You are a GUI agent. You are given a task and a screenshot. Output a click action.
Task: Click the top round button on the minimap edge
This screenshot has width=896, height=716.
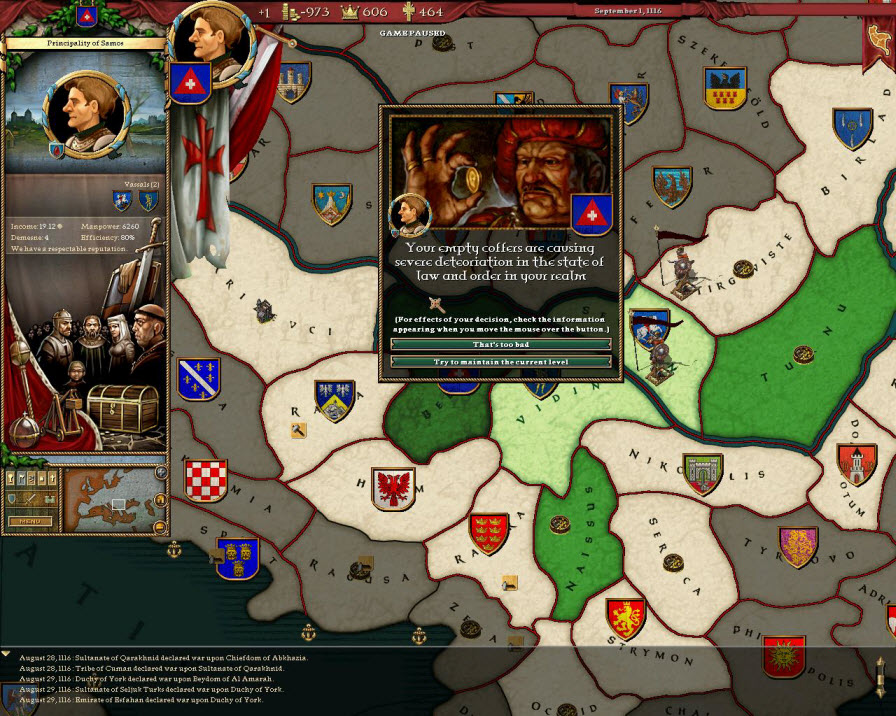161,473
